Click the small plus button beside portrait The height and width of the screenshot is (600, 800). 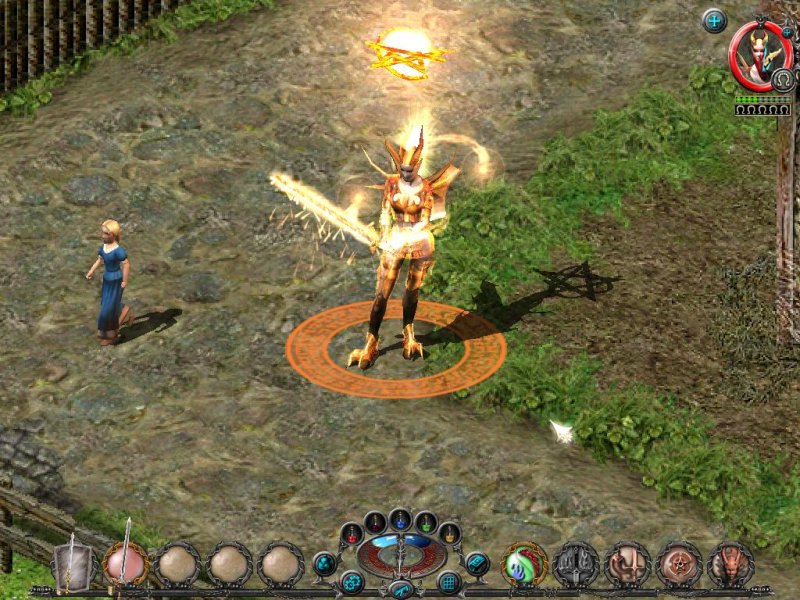coord(787,32)
